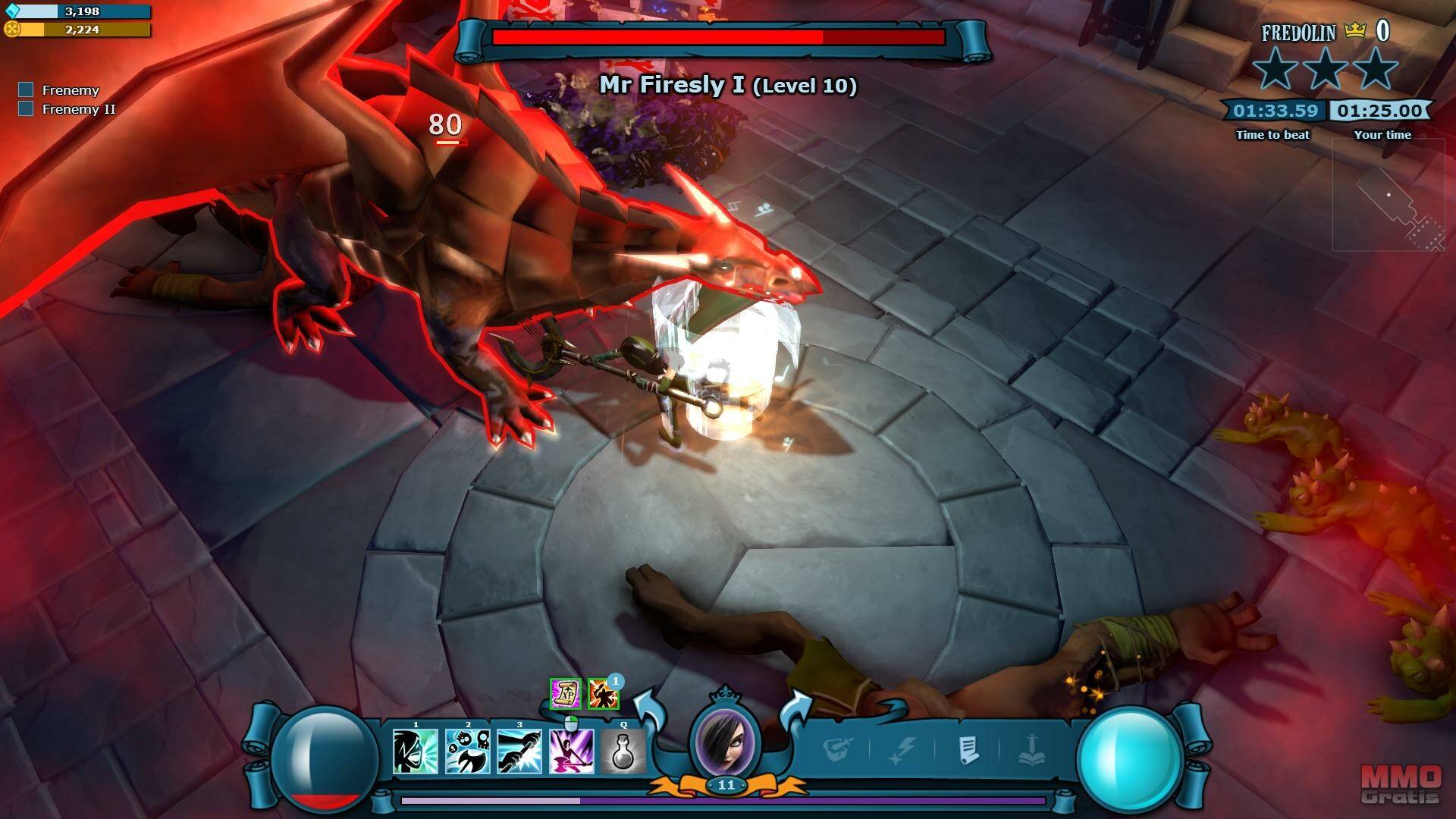Toggle the Frenemy II checkbox
Viewport: 1456px width, 819px height.
26,109
